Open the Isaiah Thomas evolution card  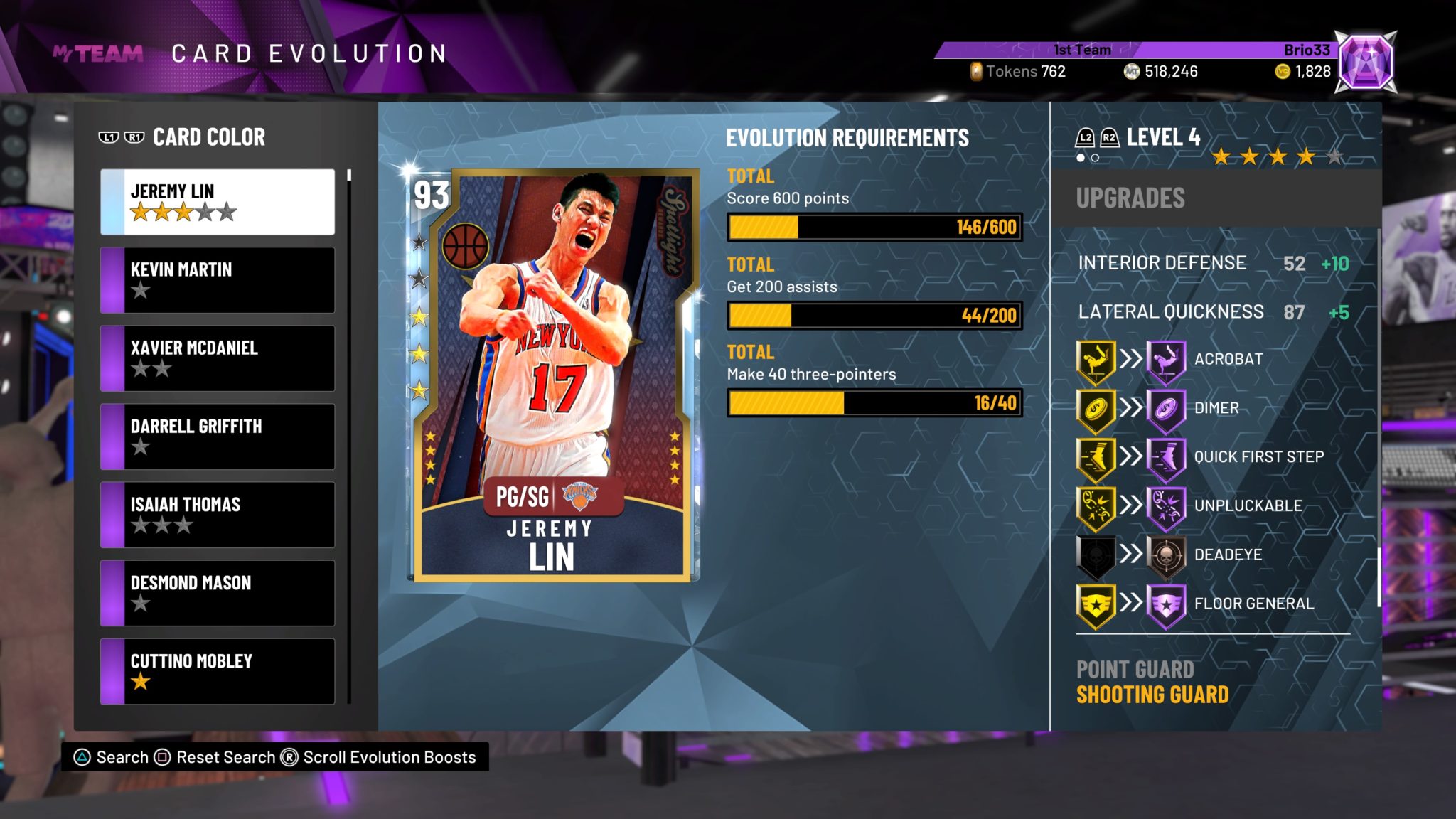click(x=218, y=515)
